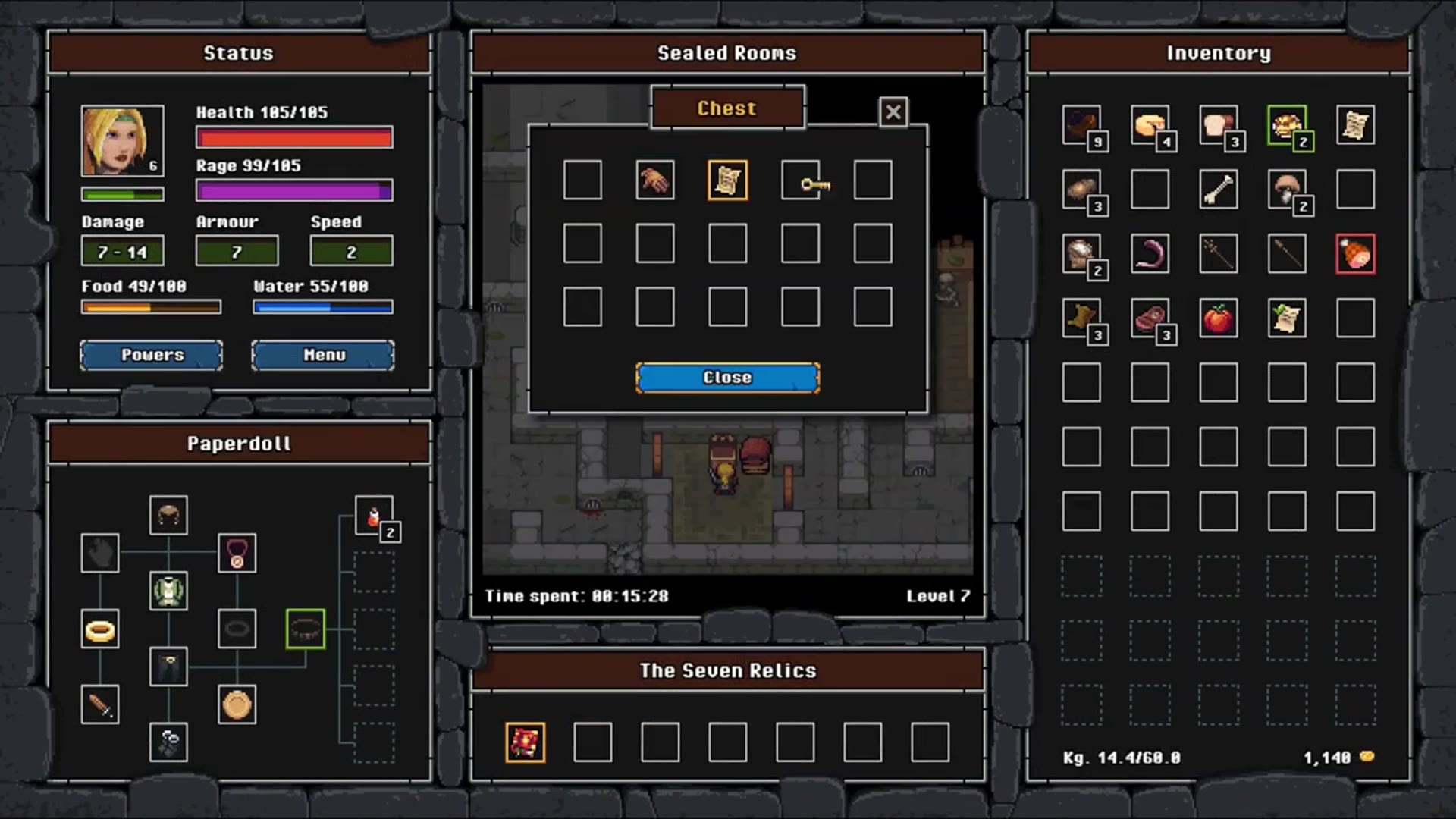Select the red apple in inventory
This screenshot has width=1456, height=819.
(x=1218, y=318)
